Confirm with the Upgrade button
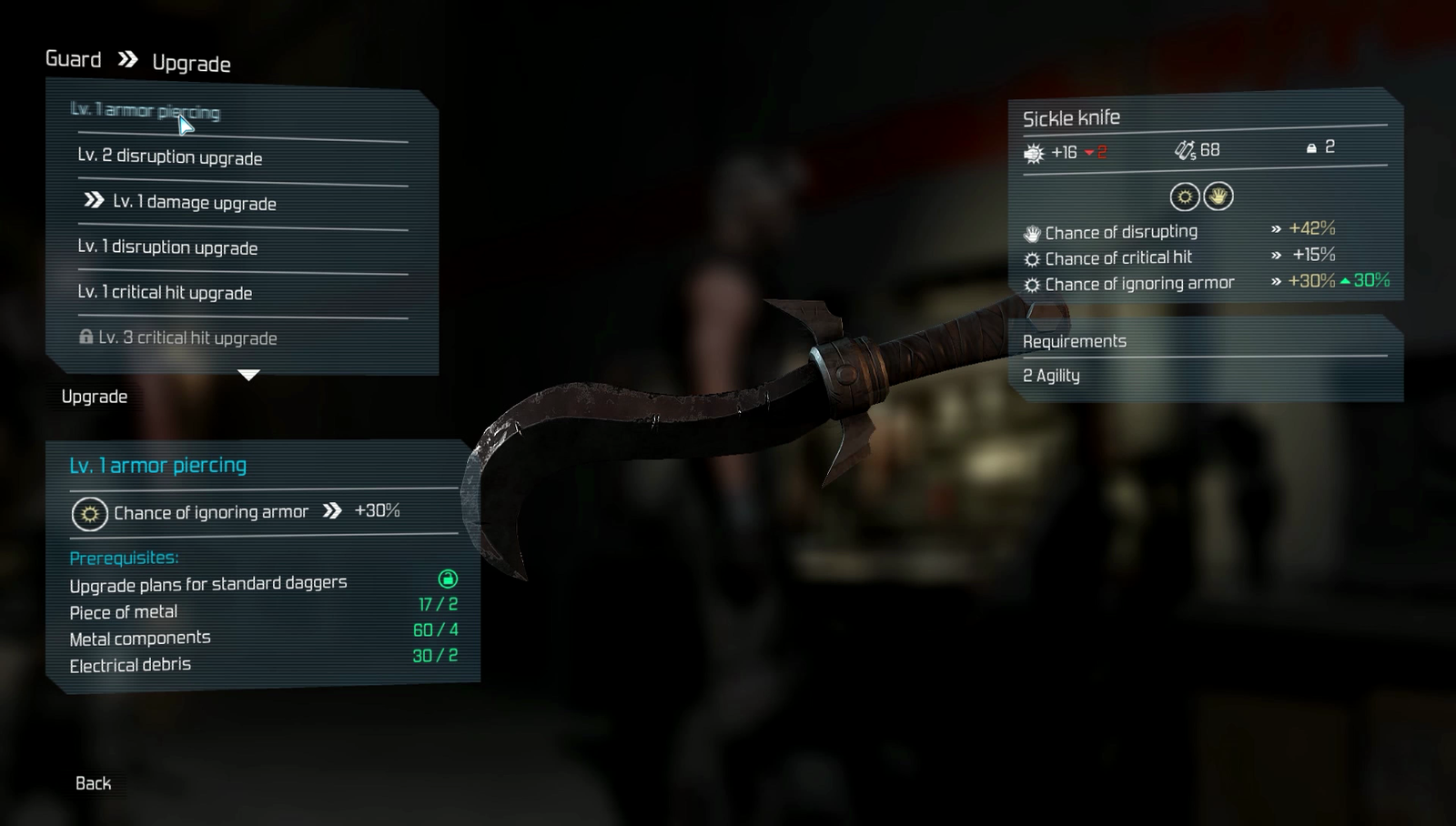This screenshot has width=1456, height=826. 95,397
